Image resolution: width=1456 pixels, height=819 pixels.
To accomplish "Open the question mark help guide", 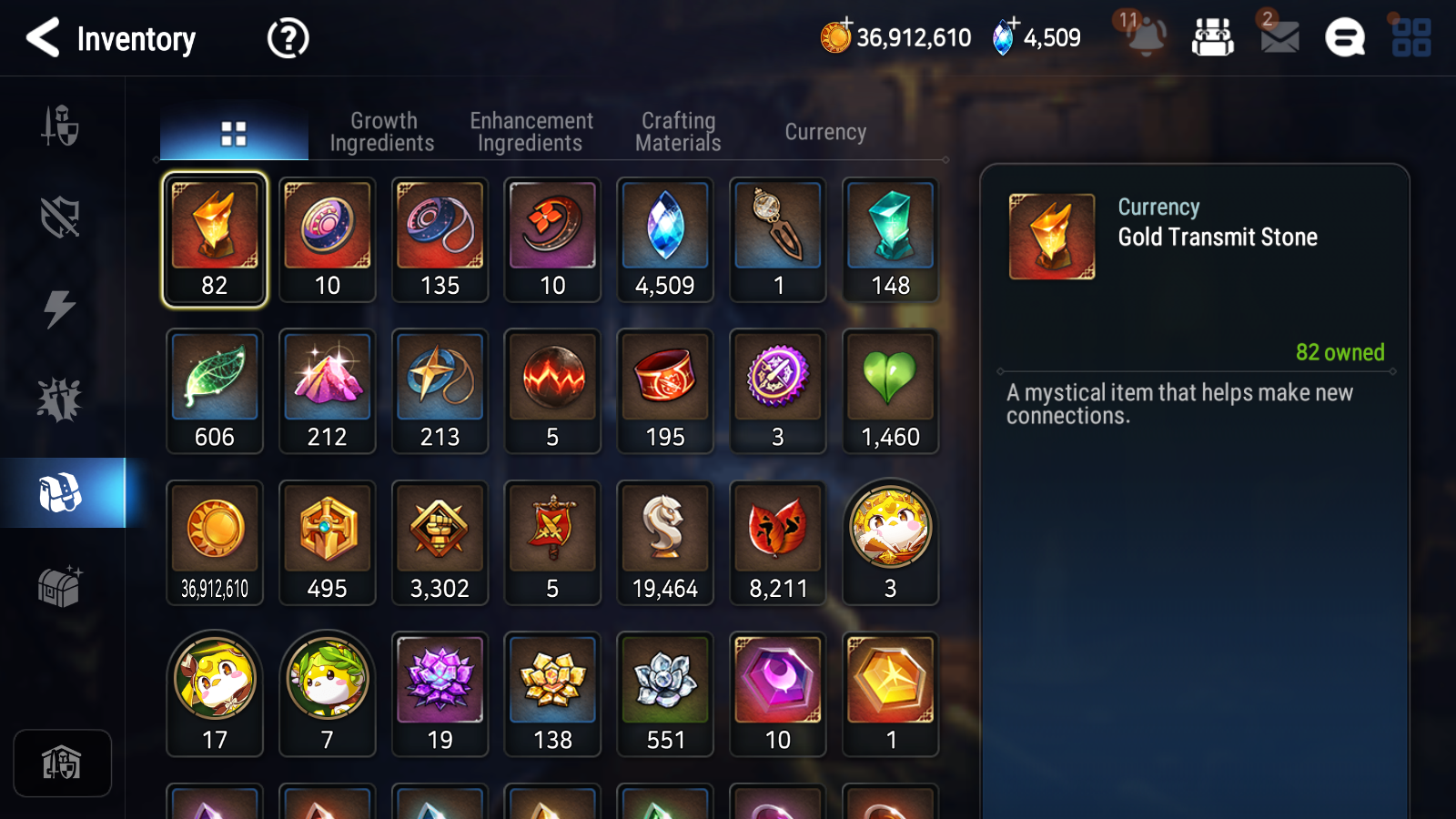I will (288, 38).
